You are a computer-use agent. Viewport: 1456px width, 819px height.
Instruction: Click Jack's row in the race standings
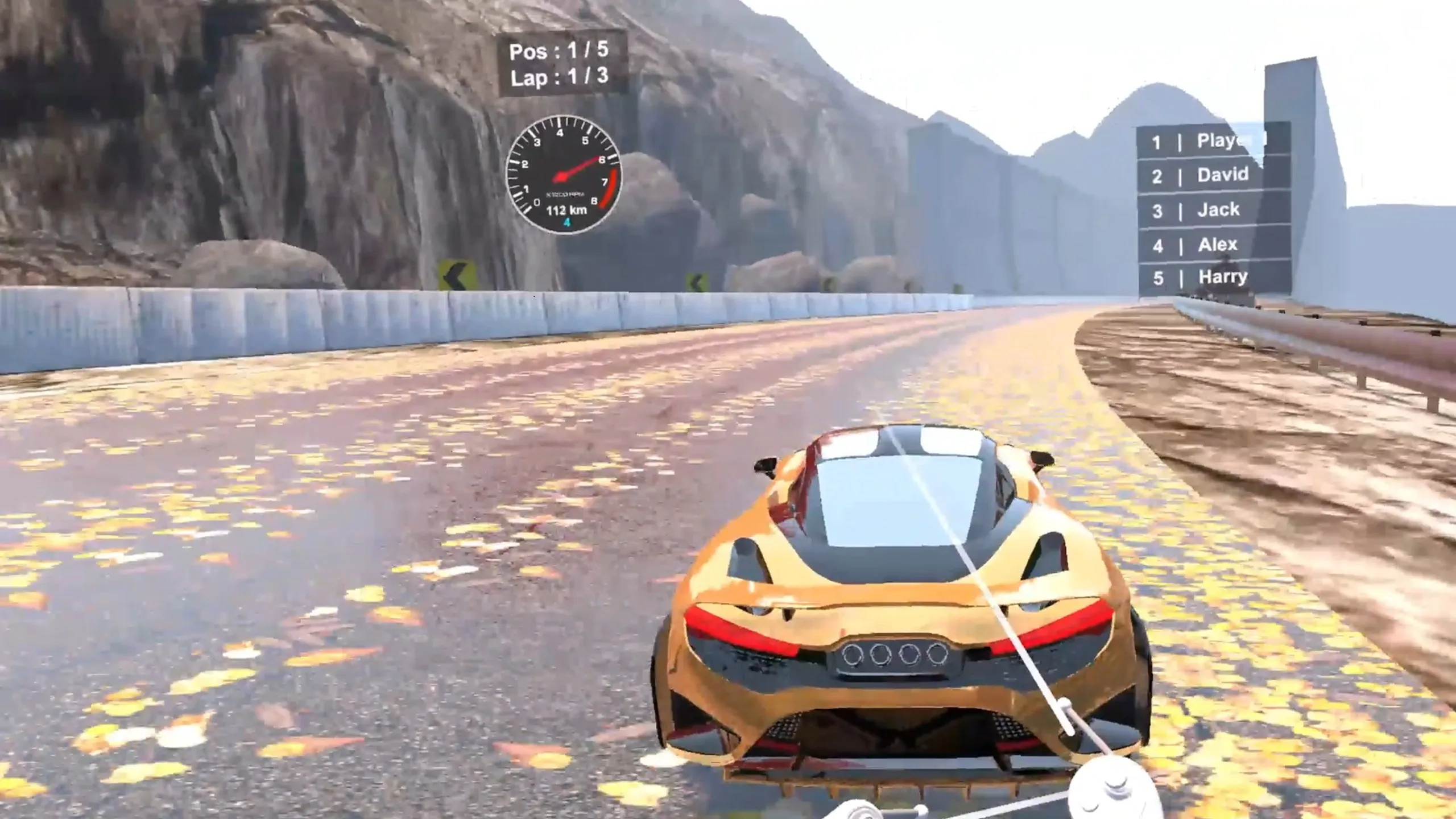pos(1213,210)
